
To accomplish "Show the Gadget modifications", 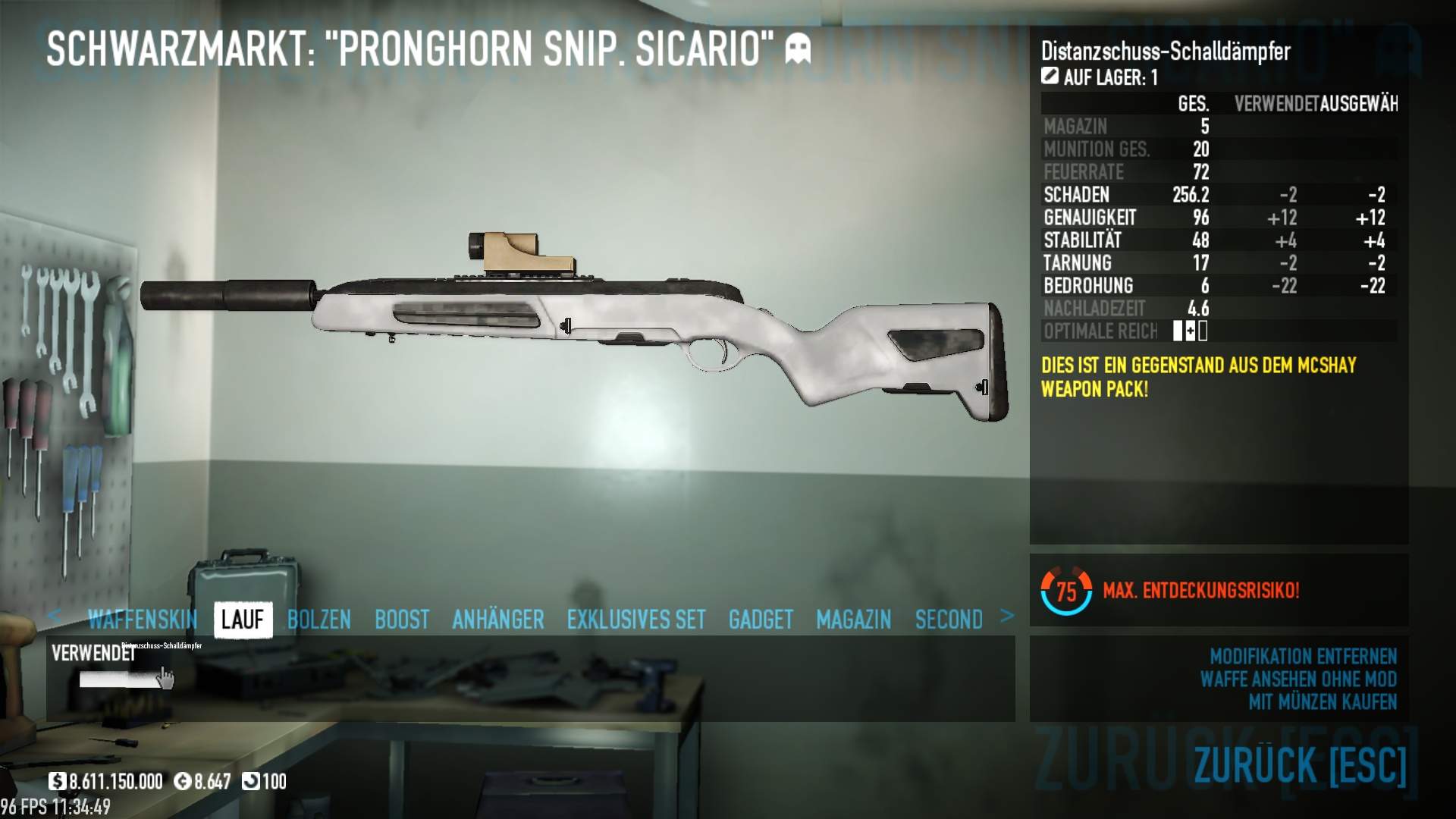I will click(x=761, y=620).
